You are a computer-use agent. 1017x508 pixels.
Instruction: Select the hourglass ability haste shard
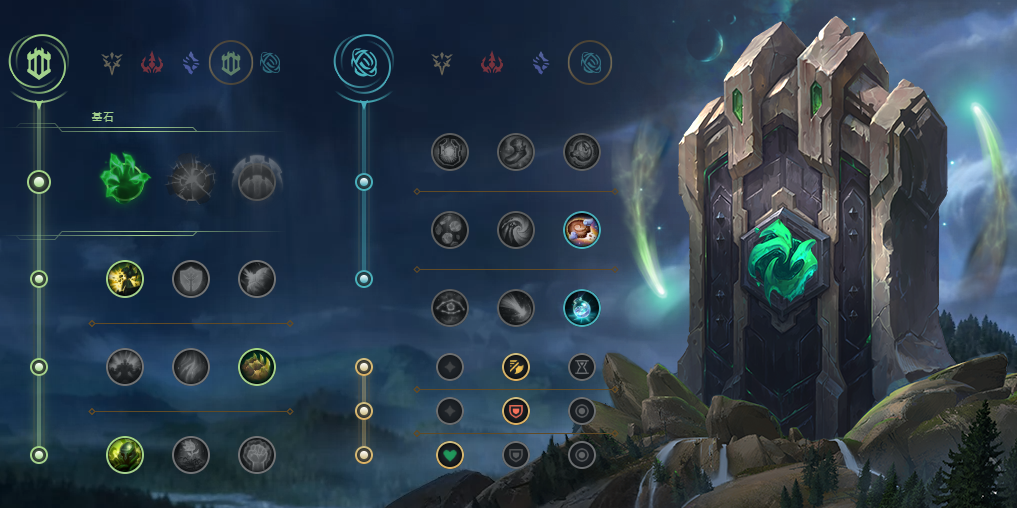tap(582, 367)
